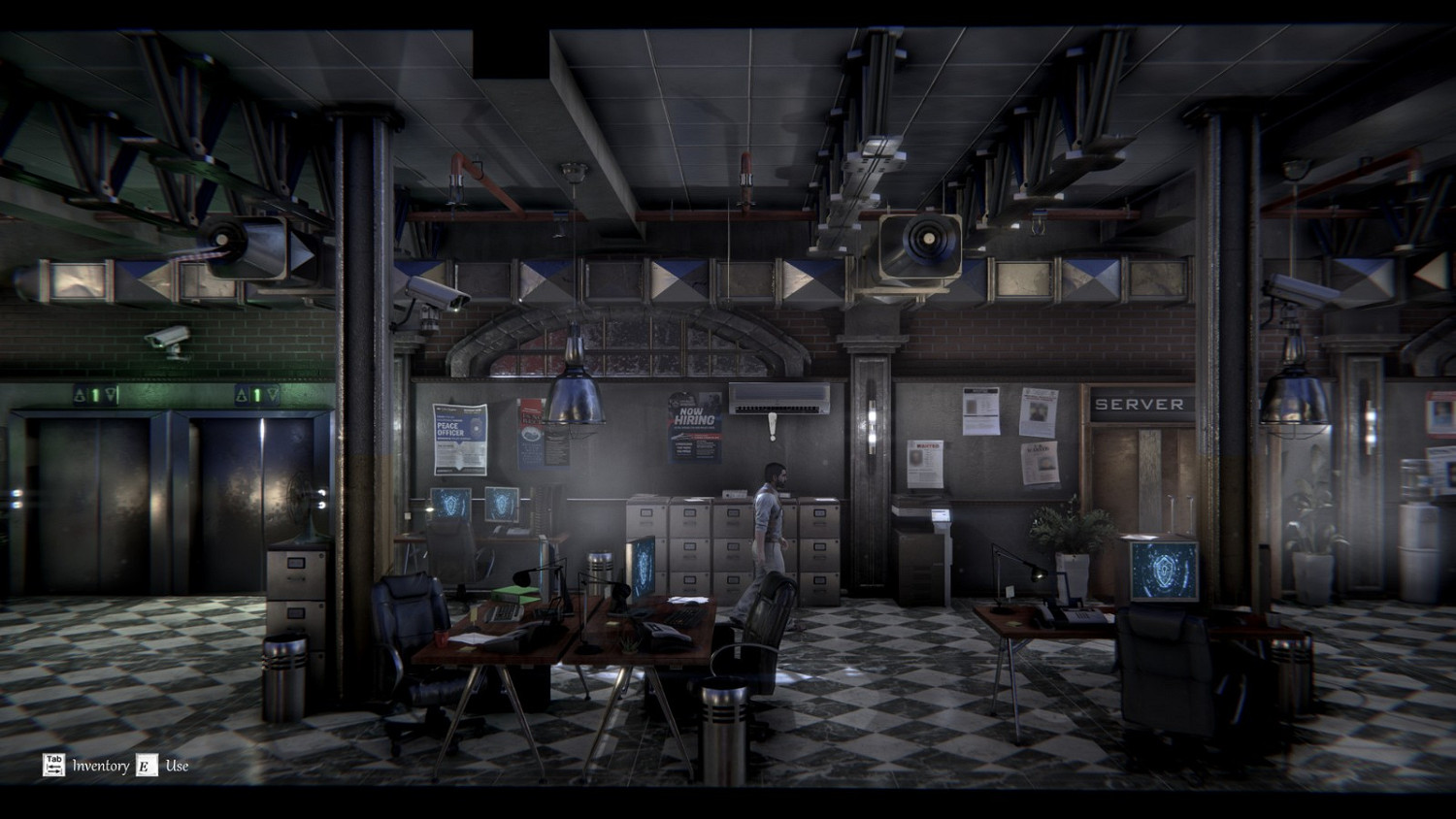Click the Tab key Inventory icon
The width and height of the screenshot is (1456, 819).
[53, 765]
